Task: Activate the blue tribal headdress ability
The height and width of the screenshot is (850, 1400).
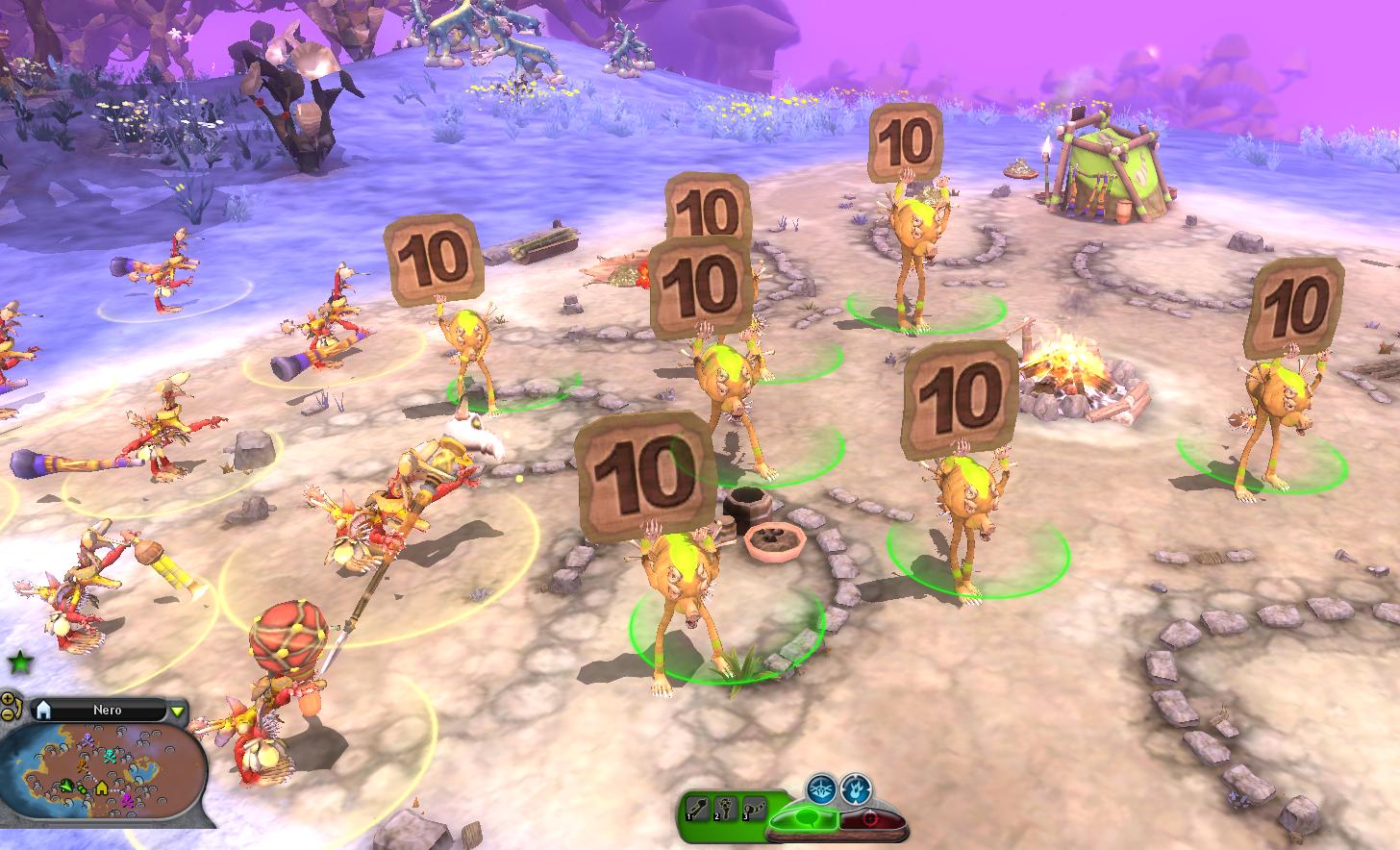Action: 820,787
